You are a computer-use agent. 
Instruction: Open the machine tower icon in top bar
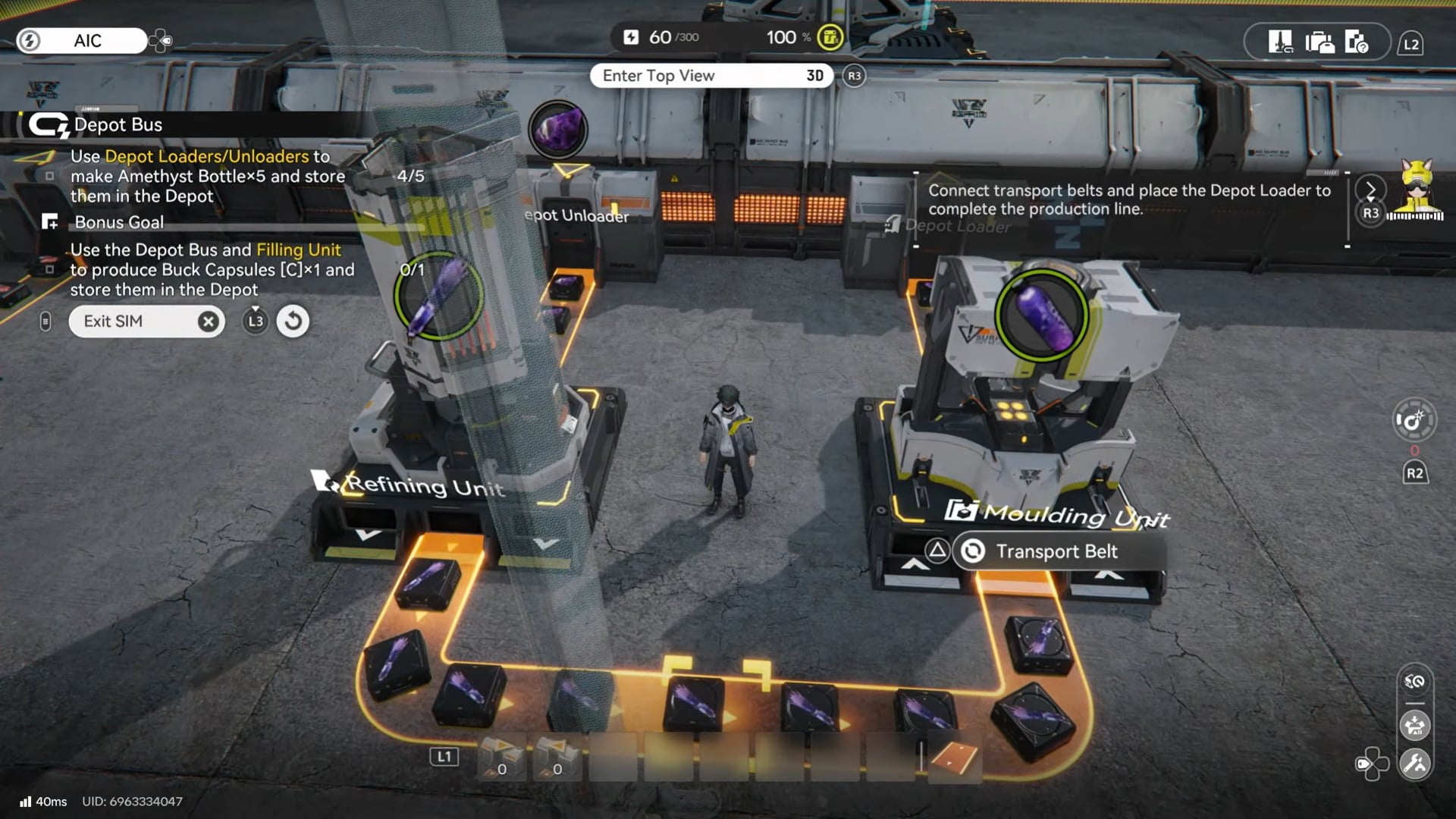[1281, 42]
